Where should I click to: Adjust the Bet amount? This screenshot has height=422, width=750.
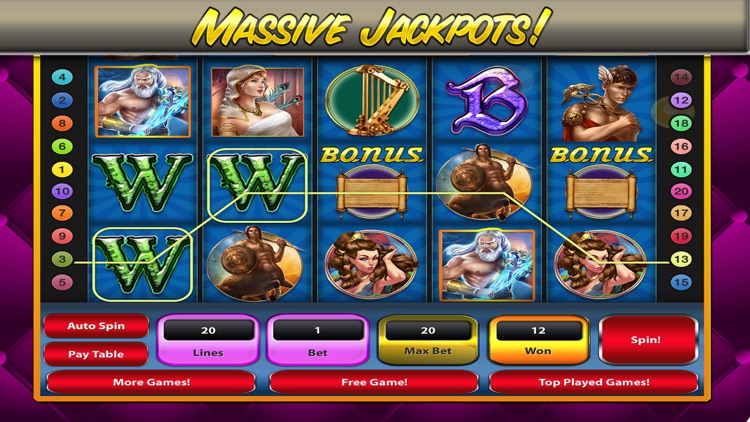(317, 340)
